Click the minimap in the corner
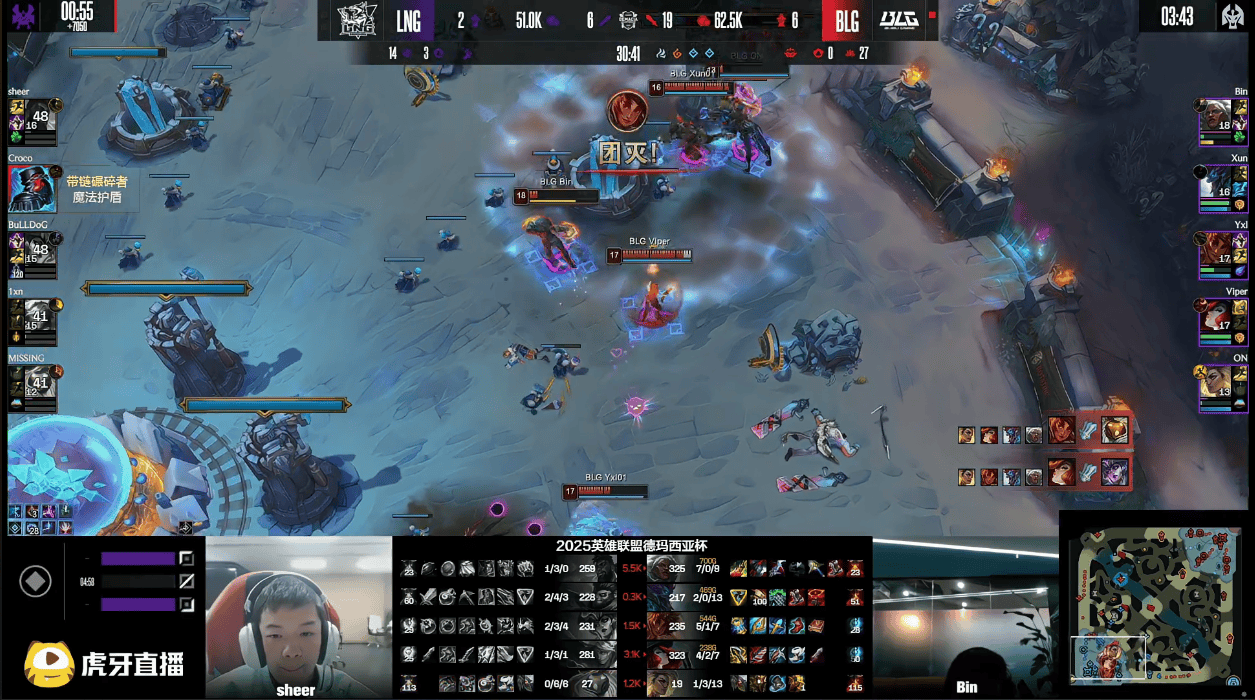 click(1154, 604)
